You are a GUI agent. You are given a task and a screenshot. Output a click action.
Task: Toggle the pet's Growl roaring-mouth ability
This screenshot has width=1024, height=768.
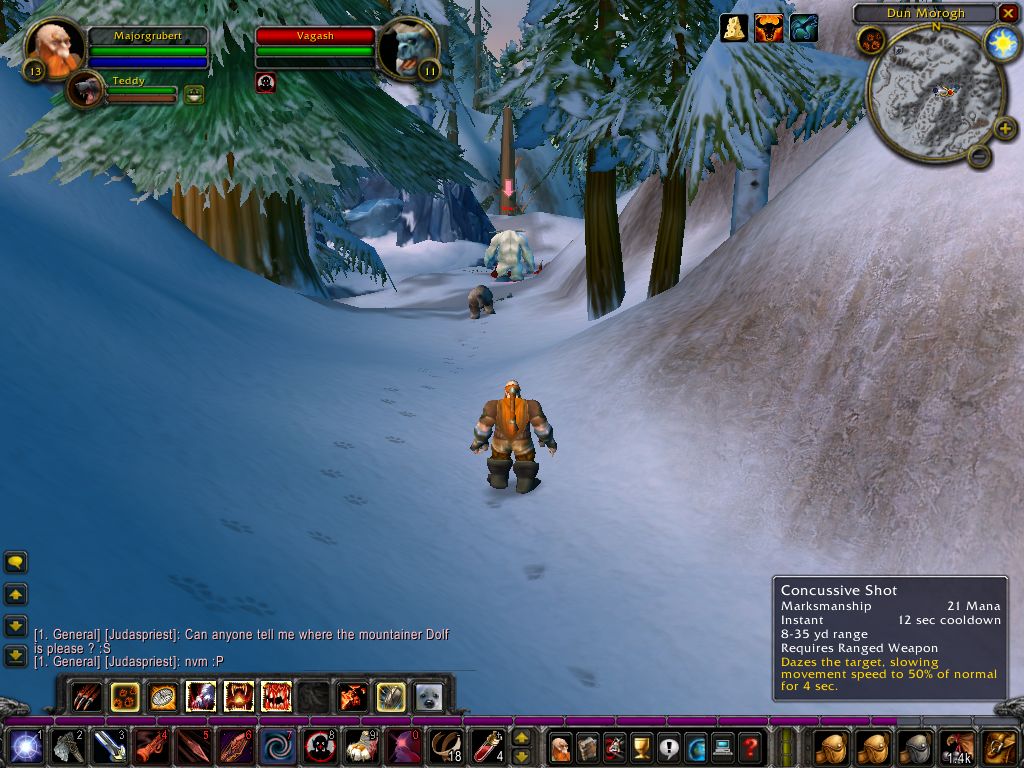click(x=239, y=696)
